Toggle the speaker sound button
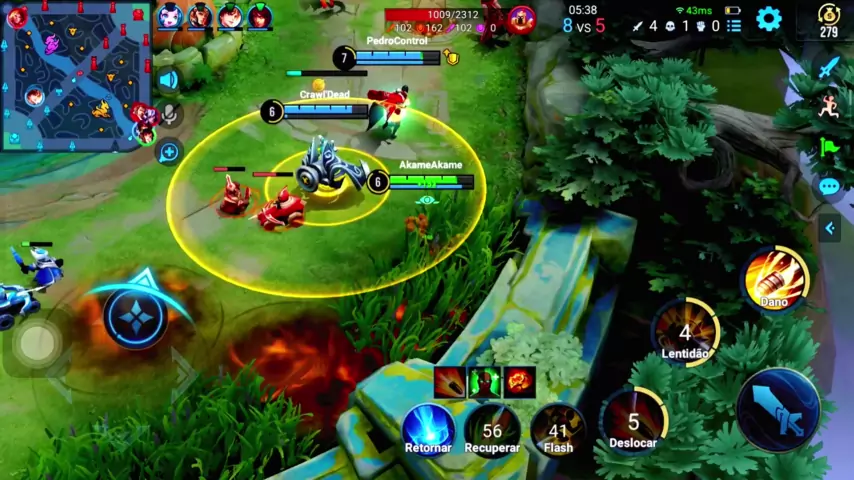The width and height of the screenshot is (854, 480). 168,80
